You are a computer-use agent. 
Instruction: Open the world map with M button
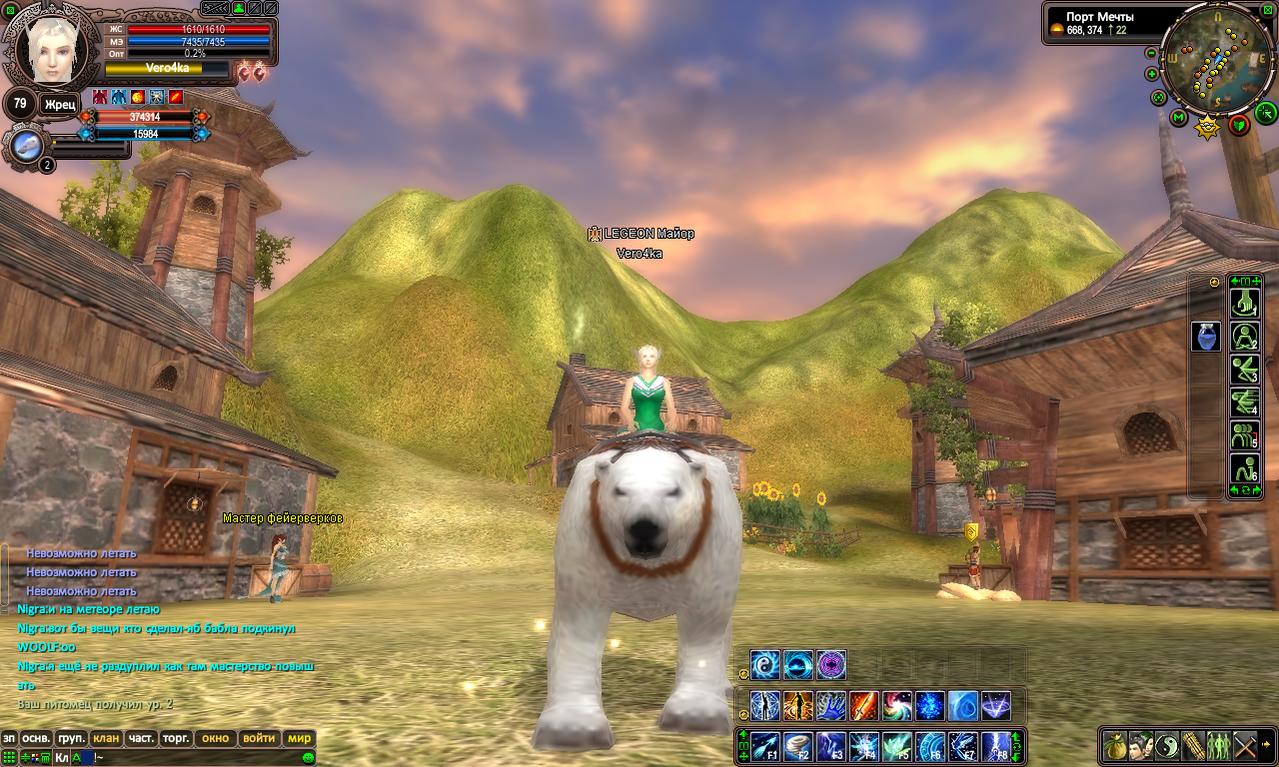[x=1179, y=118]
